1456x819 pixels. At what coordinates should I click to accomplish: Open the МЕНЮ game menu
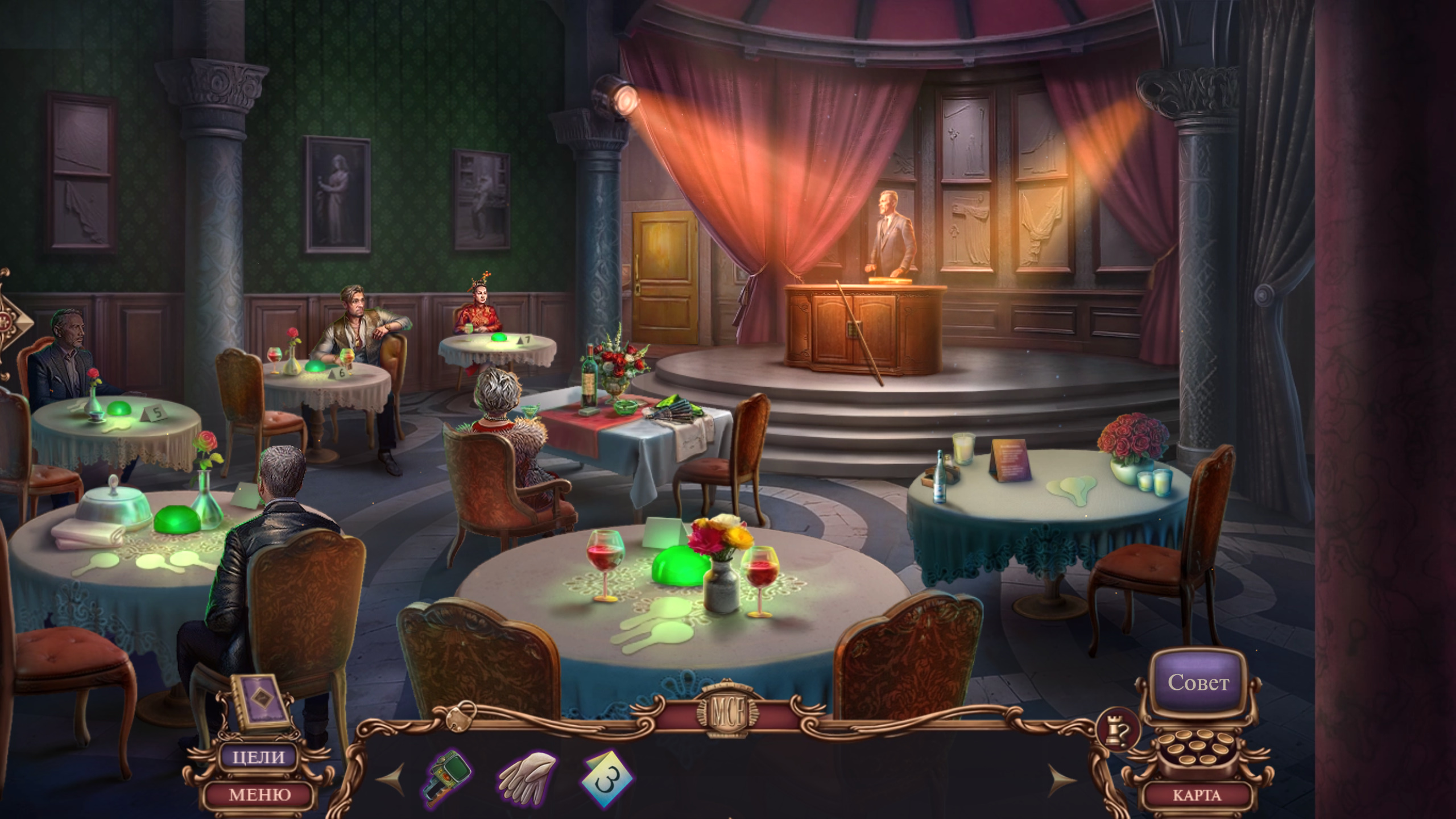[x=259, y=795]
